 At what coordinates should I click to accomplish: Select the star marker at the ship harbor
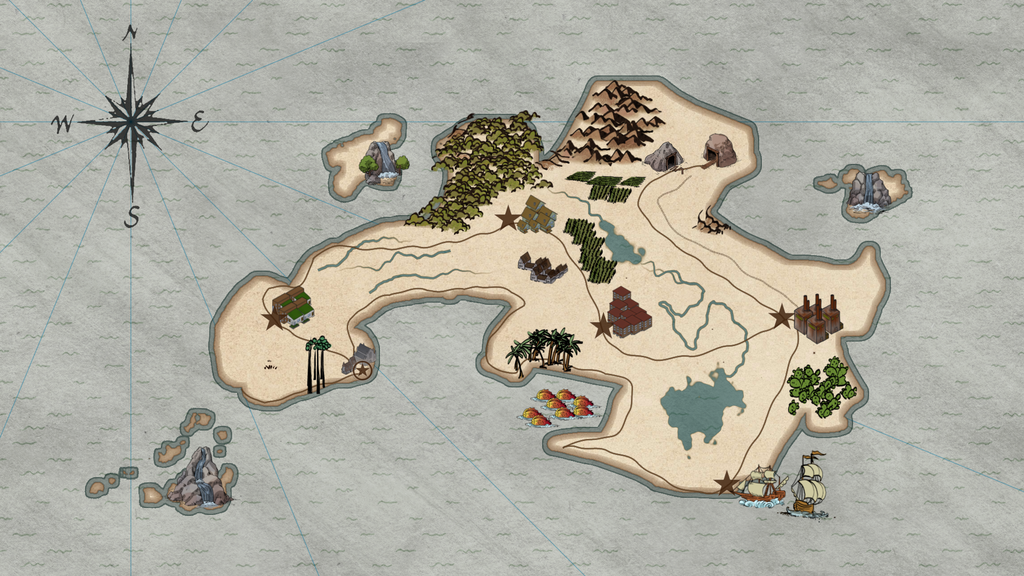pyautogui.click(x=726, y=484)
